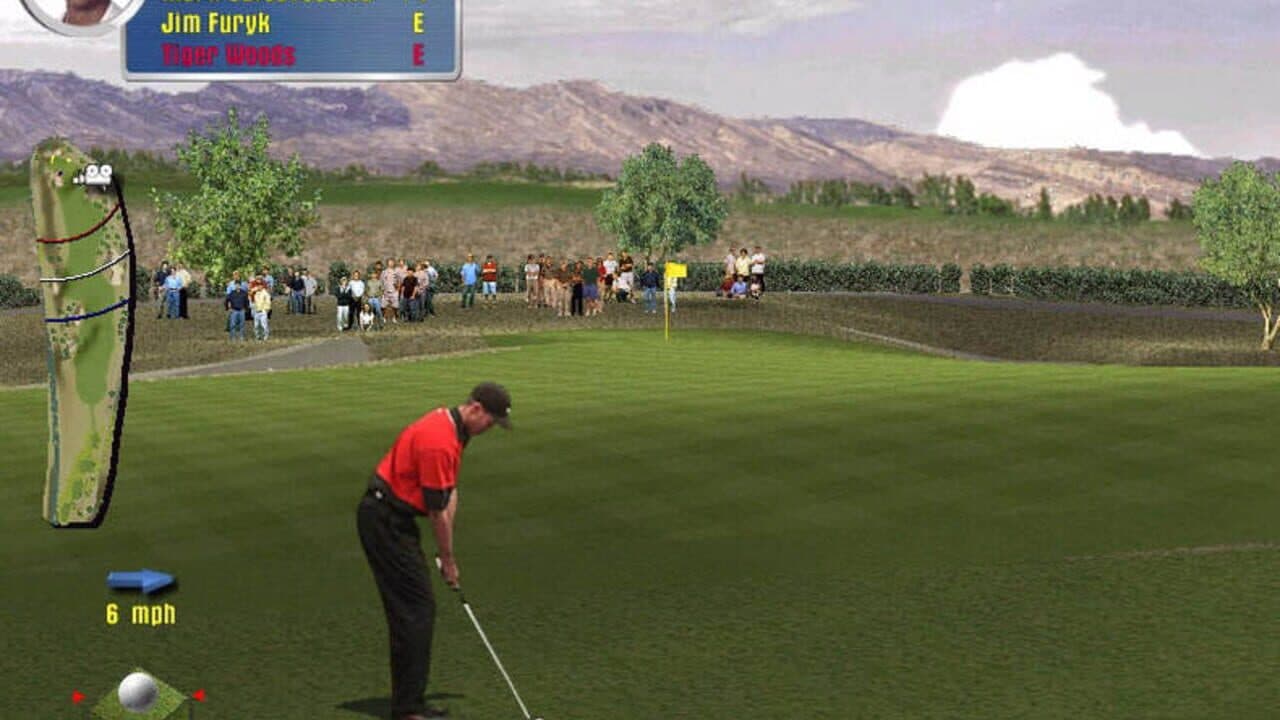
Task: Click the left red arrow beside the ball
Action: tap(78, 695)
